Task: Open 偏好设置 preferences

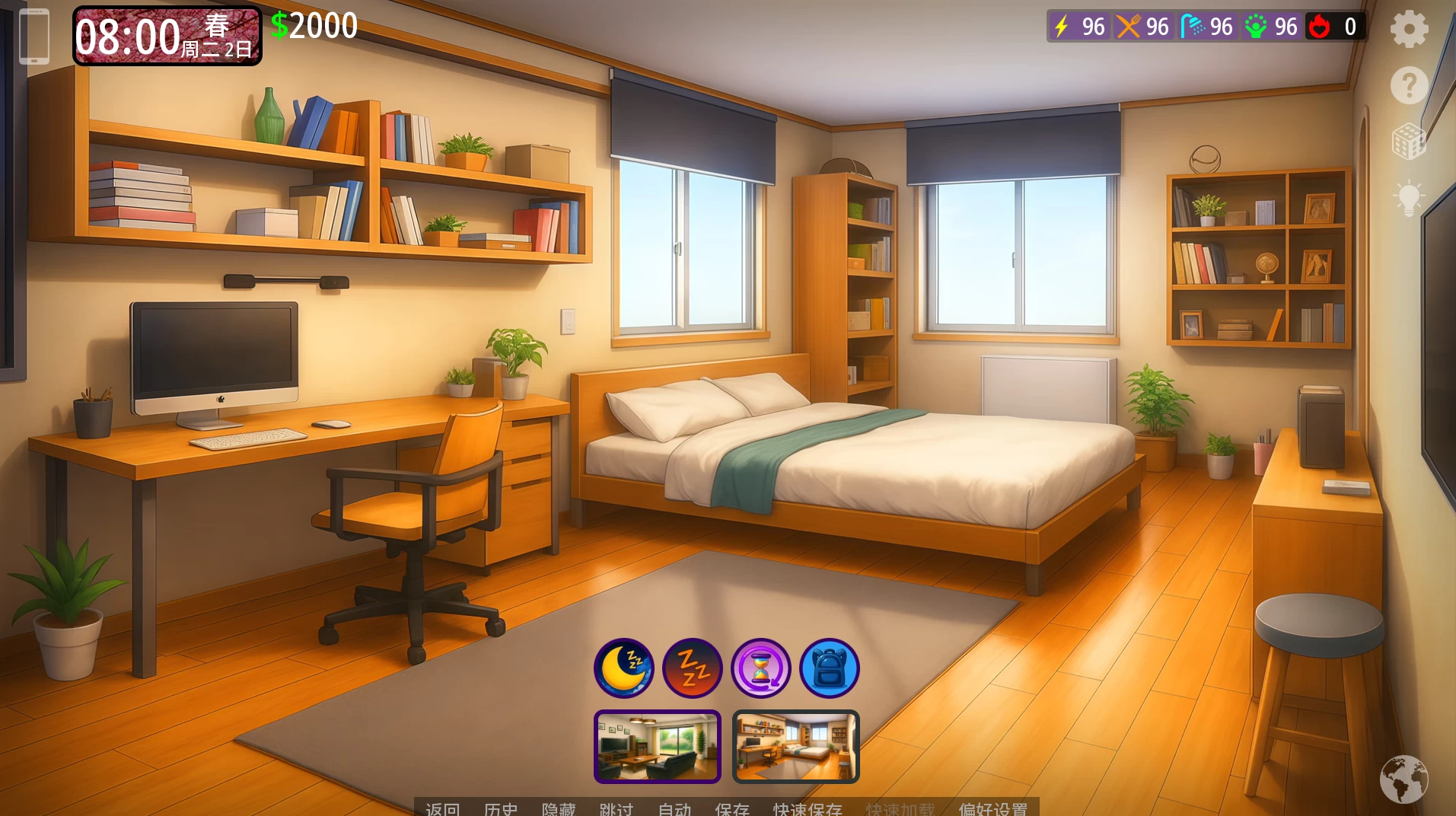Action: pos(993,809)
